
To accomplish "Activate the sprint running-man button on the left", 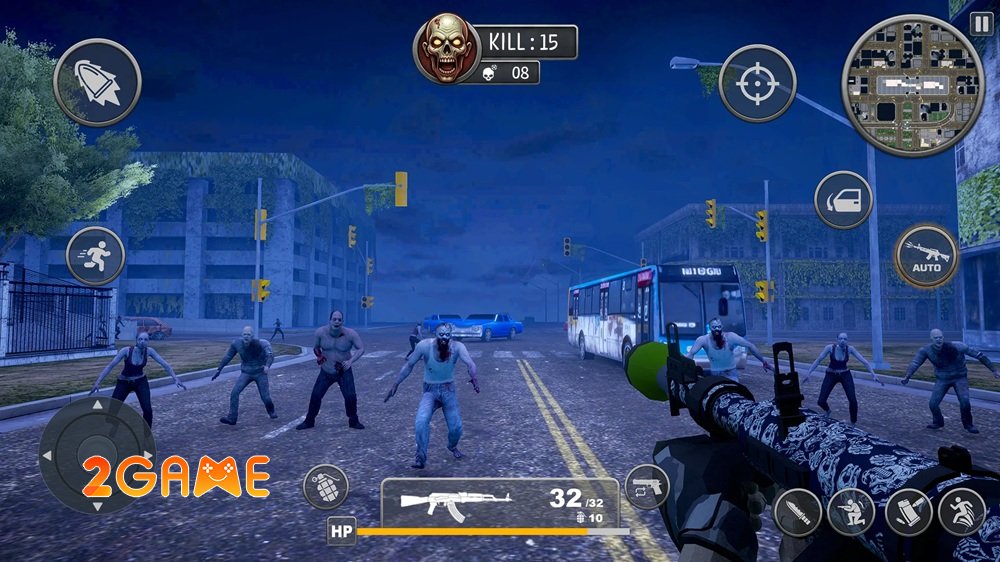I will point(95,255).
